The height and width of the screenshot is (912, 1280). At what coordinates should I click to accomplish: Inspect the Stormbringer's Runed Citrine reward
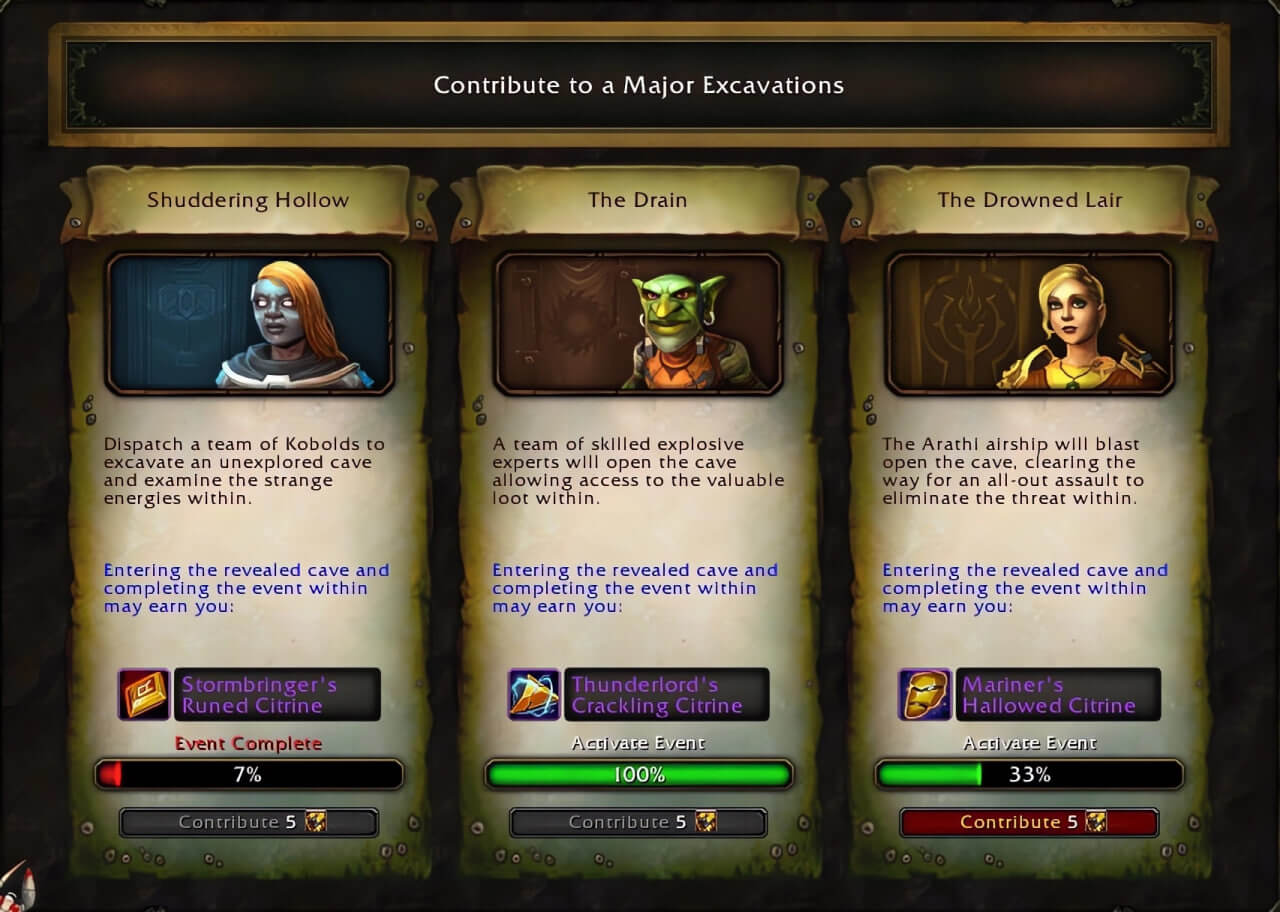(x=145, y=695)
